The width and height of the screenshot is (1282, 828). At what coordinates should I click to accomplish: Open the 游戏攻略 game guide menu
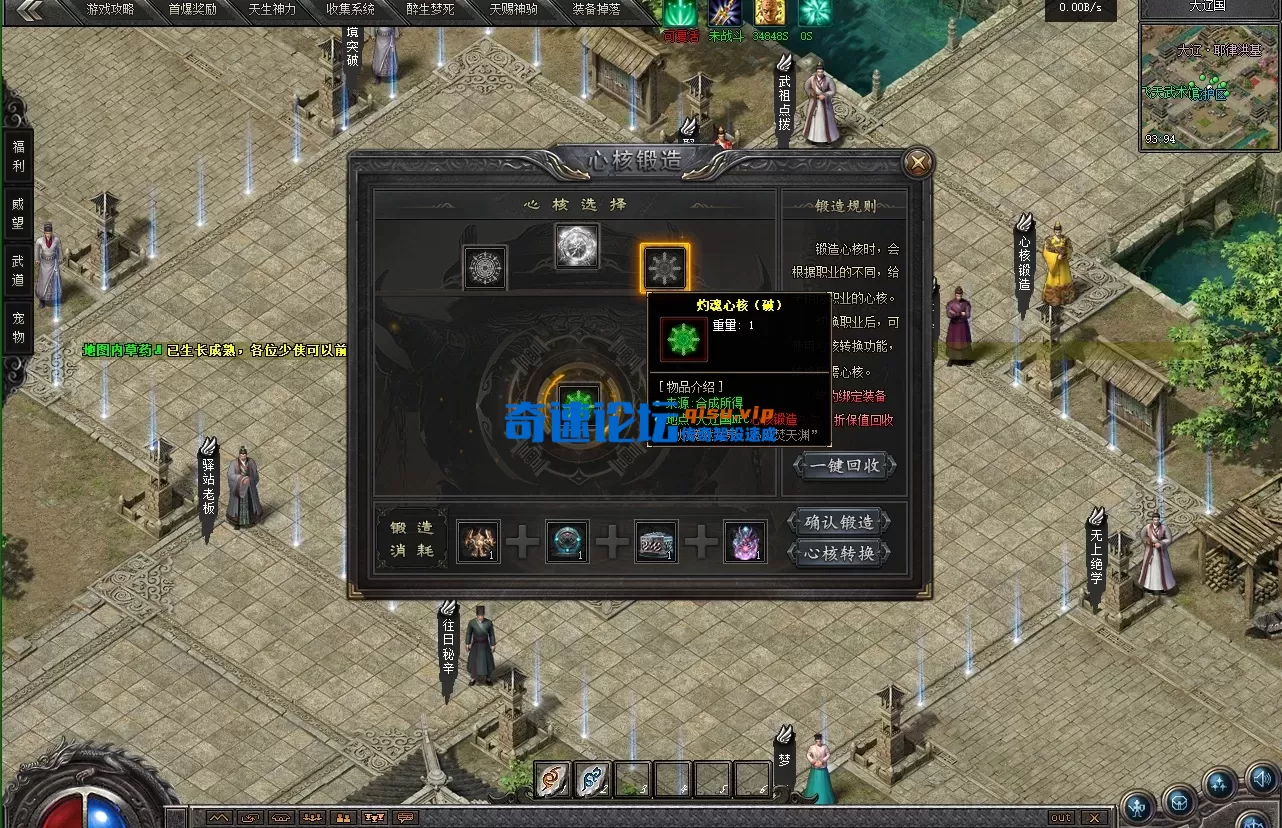coord(110,9)
